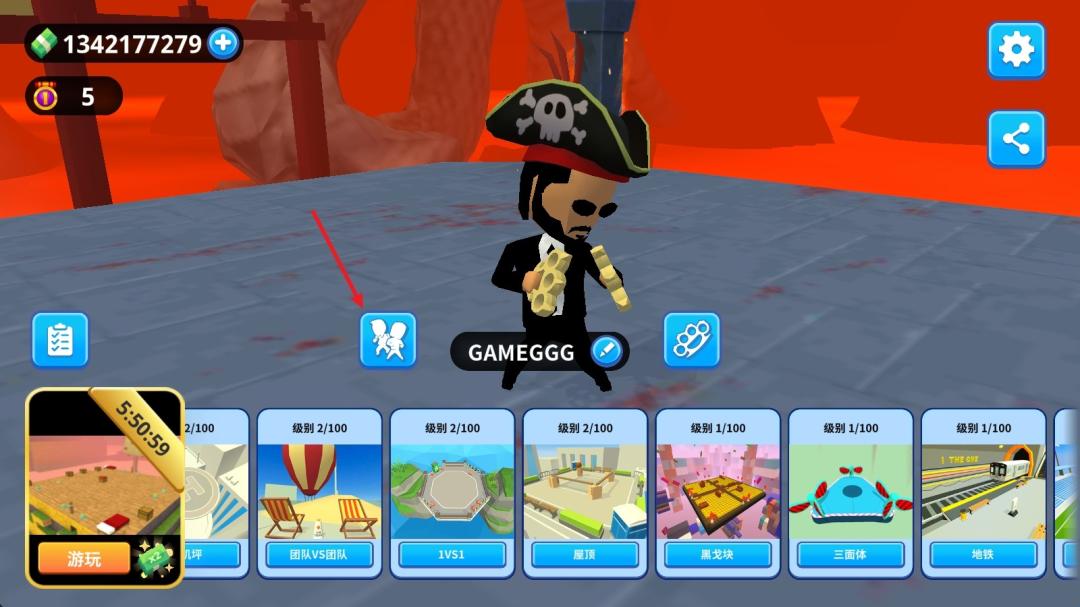Open the two fighters character menu
The width and height of the screenshot is (1080, 607).
(x=388, y=340)
